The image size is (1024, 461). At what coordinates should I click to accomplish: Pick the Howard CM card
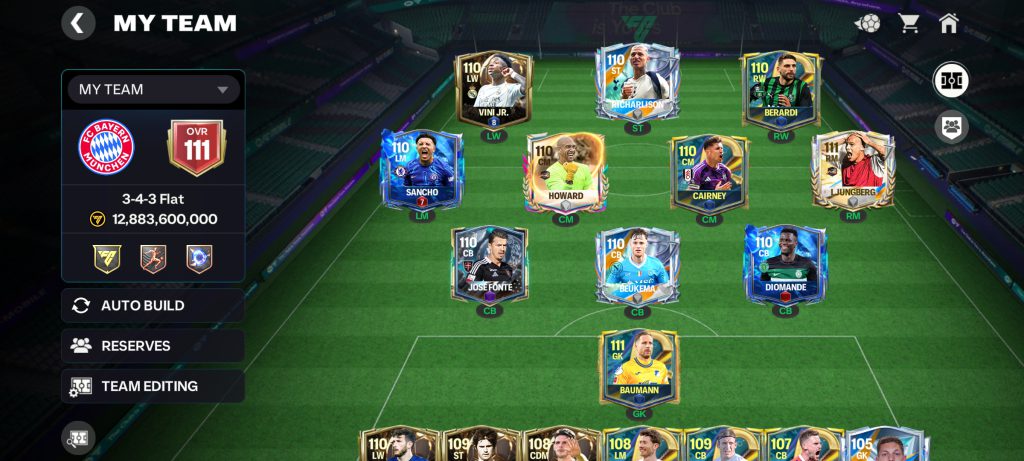(x=566, y=173)
